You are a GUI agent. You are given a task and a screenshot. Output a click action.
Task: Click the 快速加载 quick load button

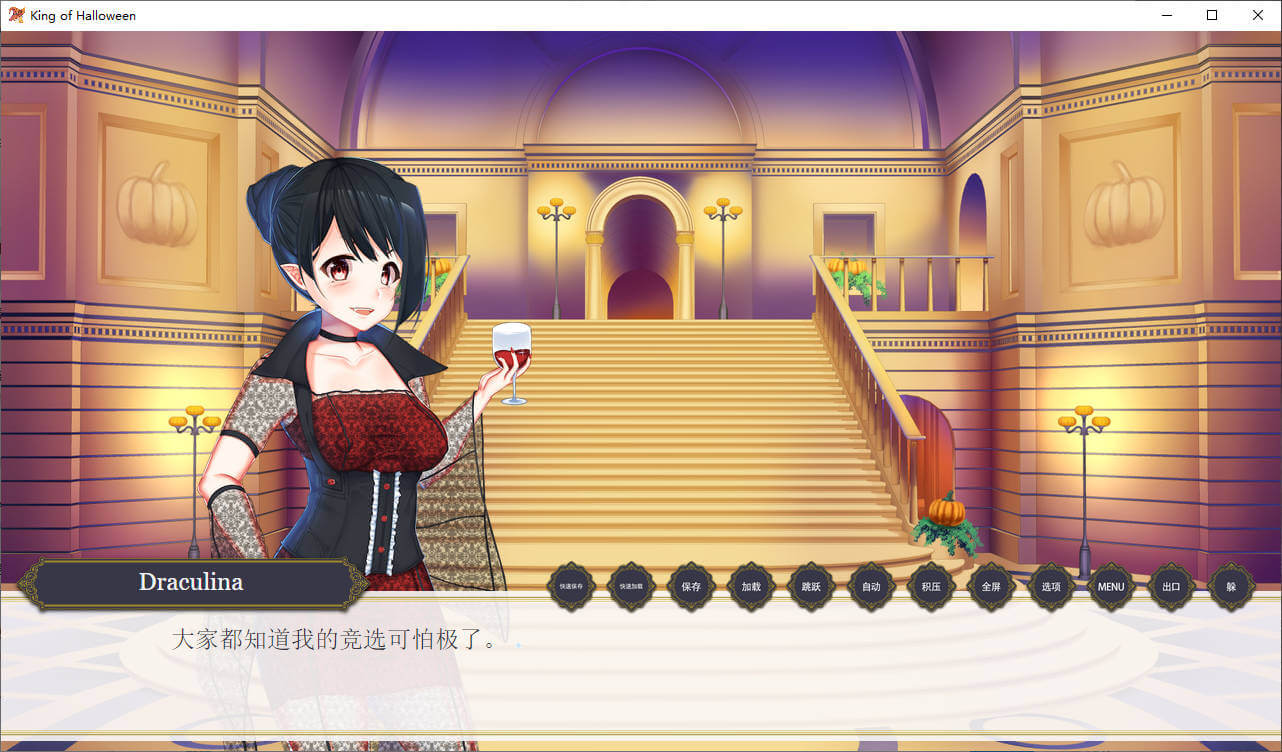(x=631, y=587)
